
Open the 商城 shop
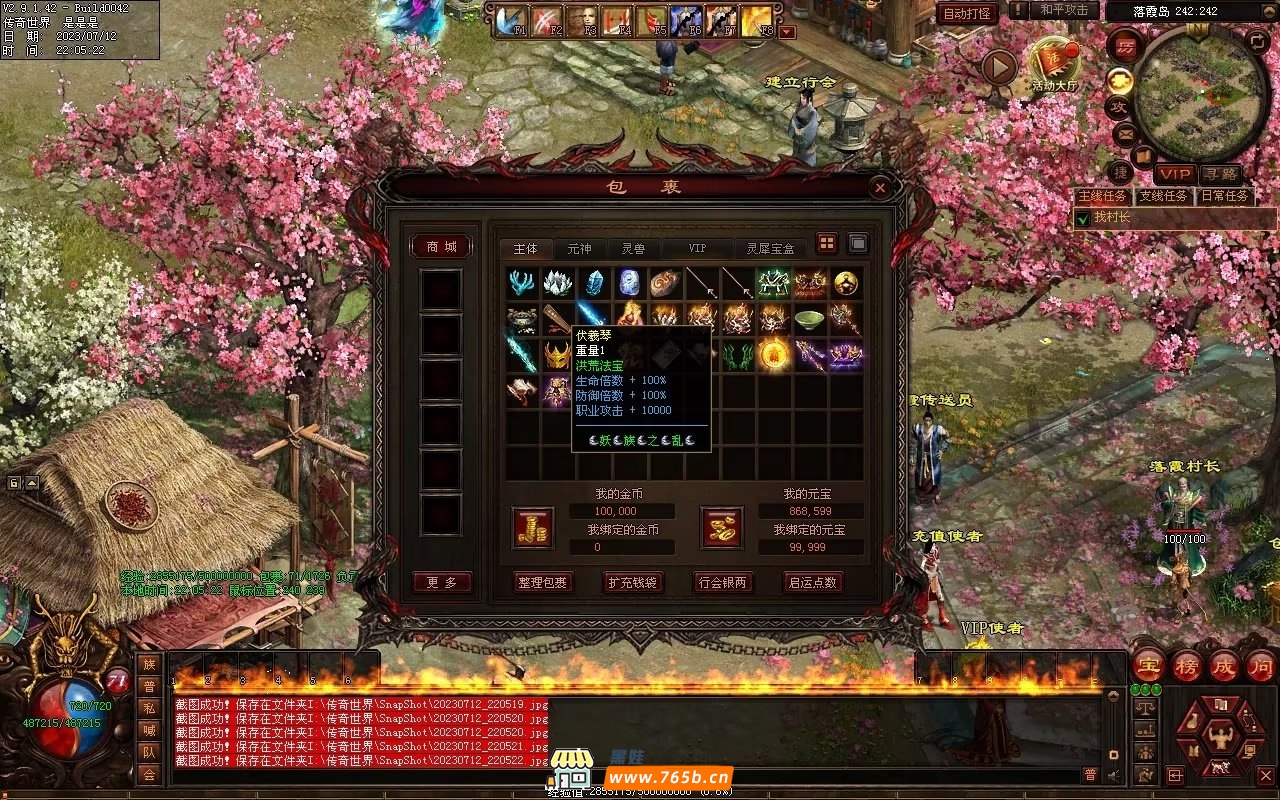tap(441, 247)
